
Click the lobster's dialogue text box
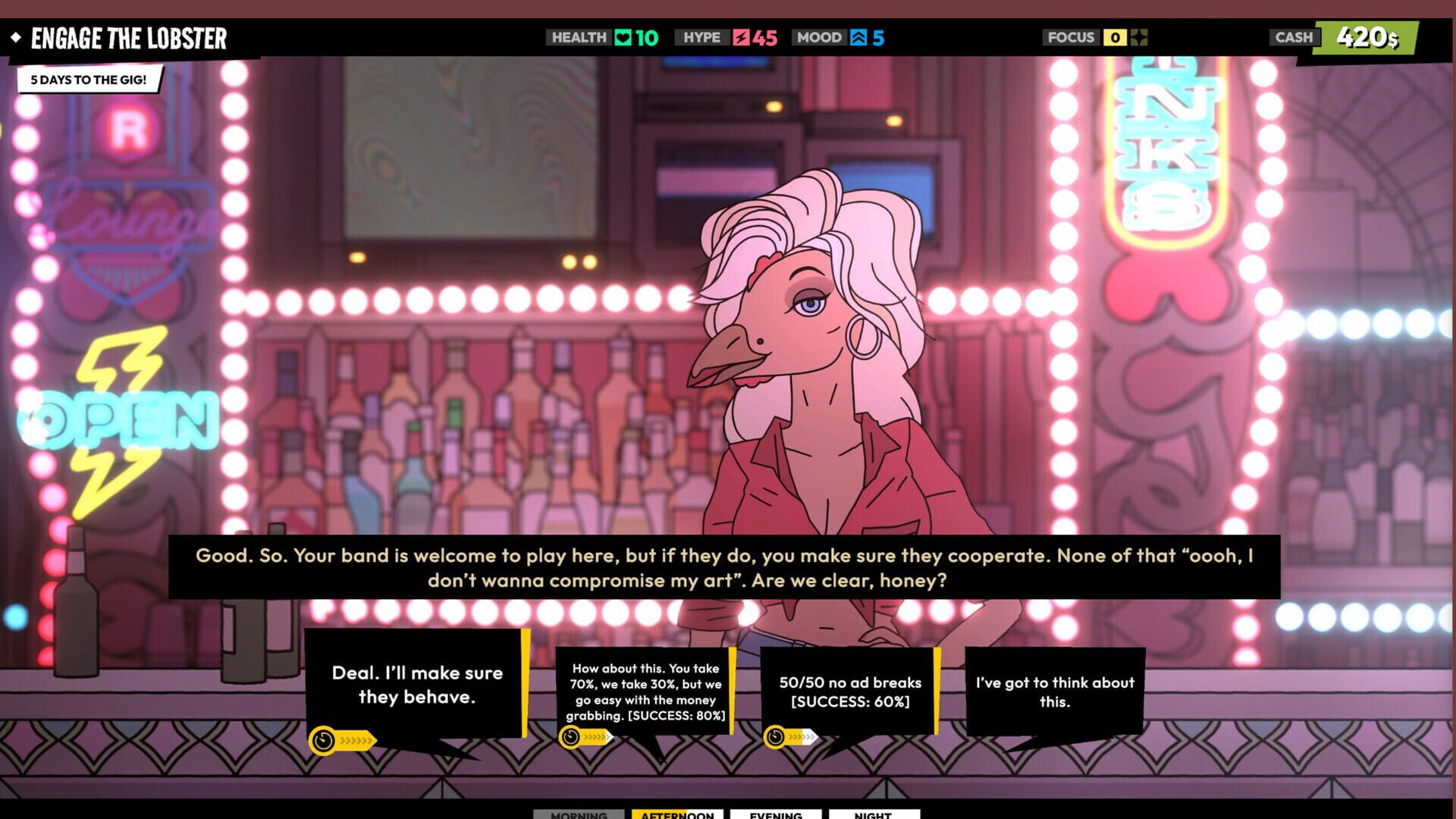tap(728, 567)
